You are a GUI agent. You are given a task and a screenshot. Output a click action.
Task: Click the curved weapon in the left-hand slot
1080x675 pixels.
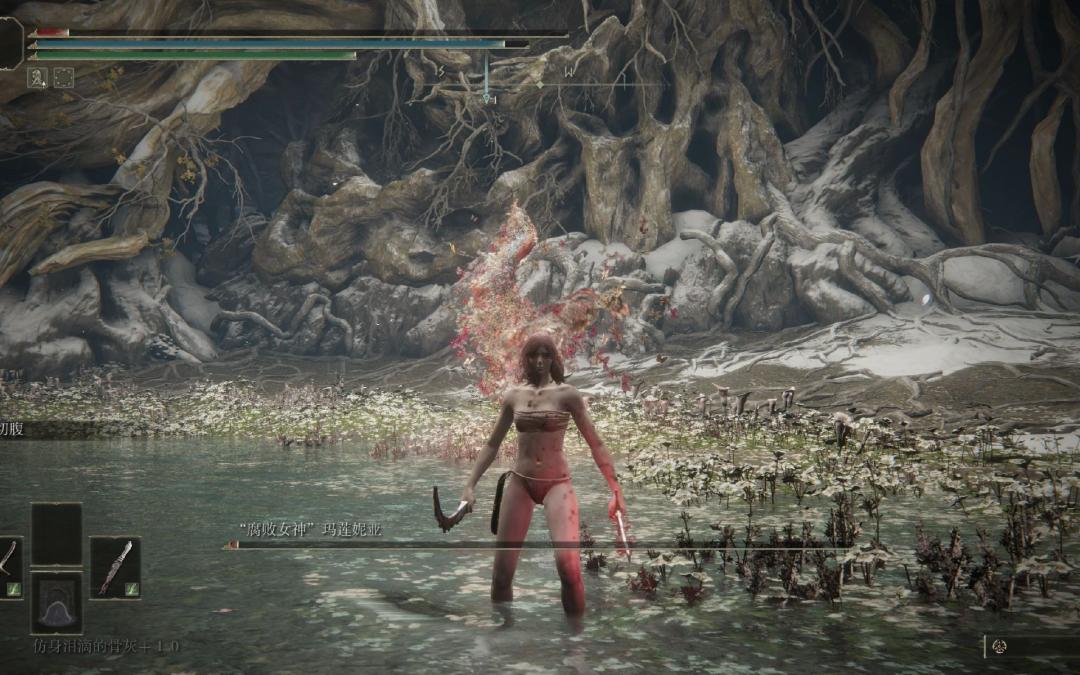pos(8,567)
